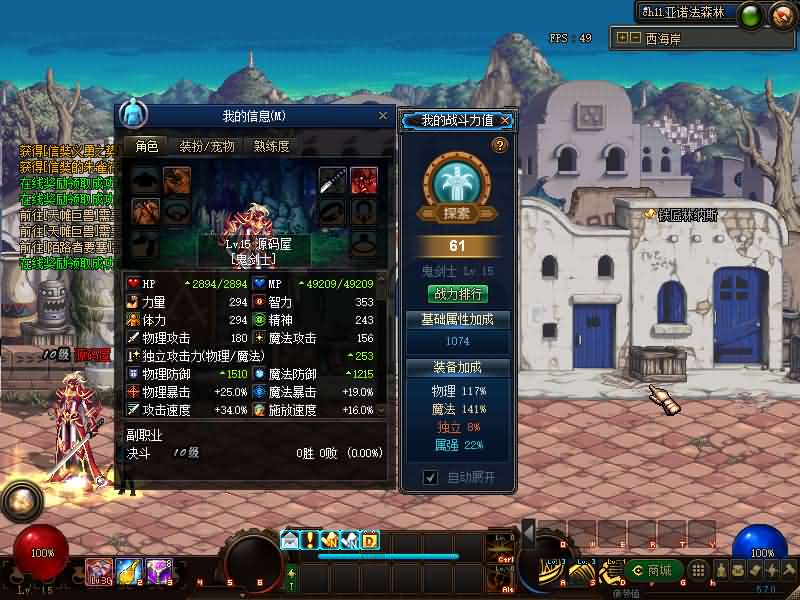This screenshot has width=800, height=600.
Task: Select the equipped sword weapon slot
Action: tap(332, 180)
